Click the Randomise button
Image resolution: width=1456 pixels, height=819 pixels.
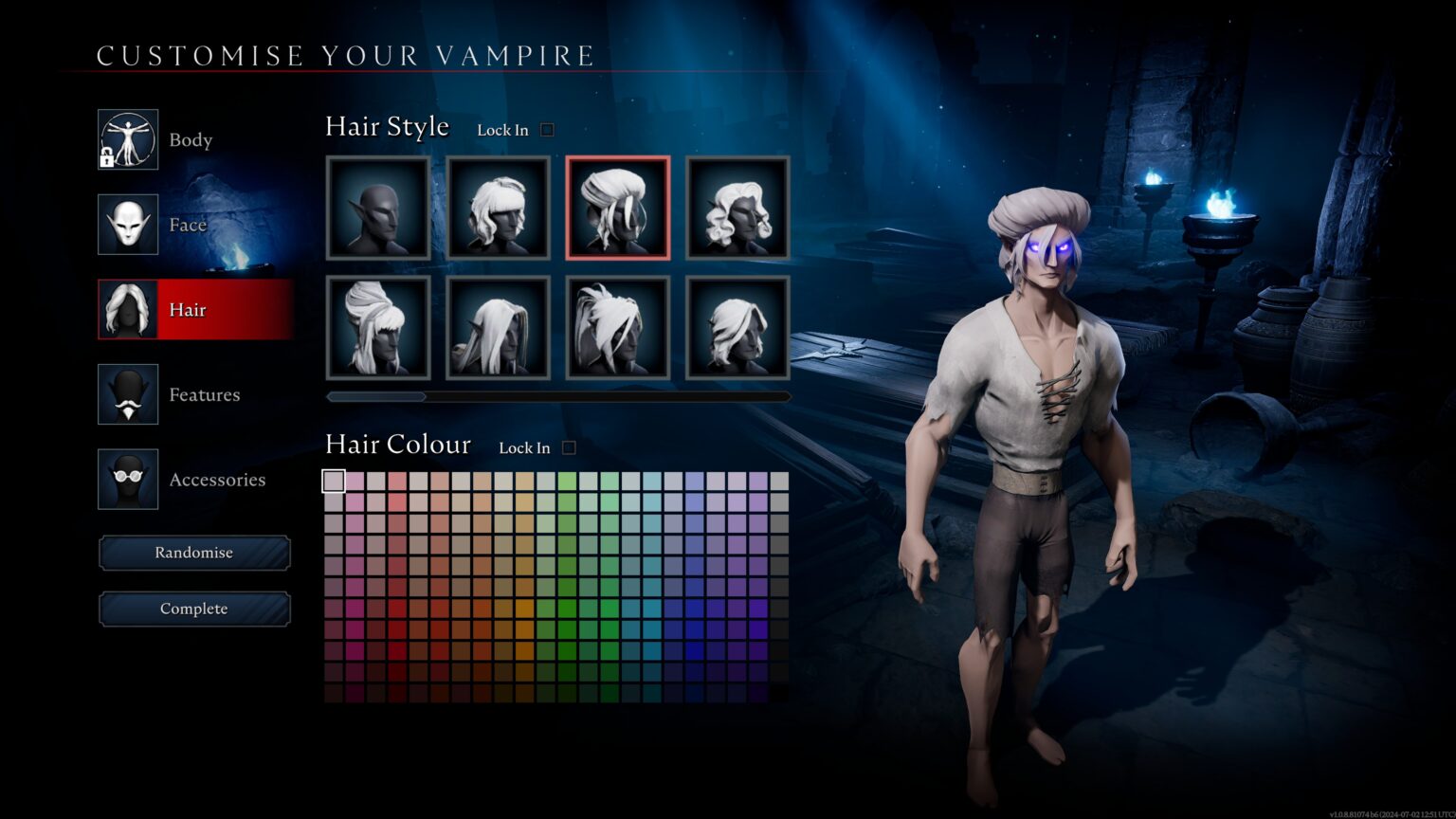pos(194,553)
